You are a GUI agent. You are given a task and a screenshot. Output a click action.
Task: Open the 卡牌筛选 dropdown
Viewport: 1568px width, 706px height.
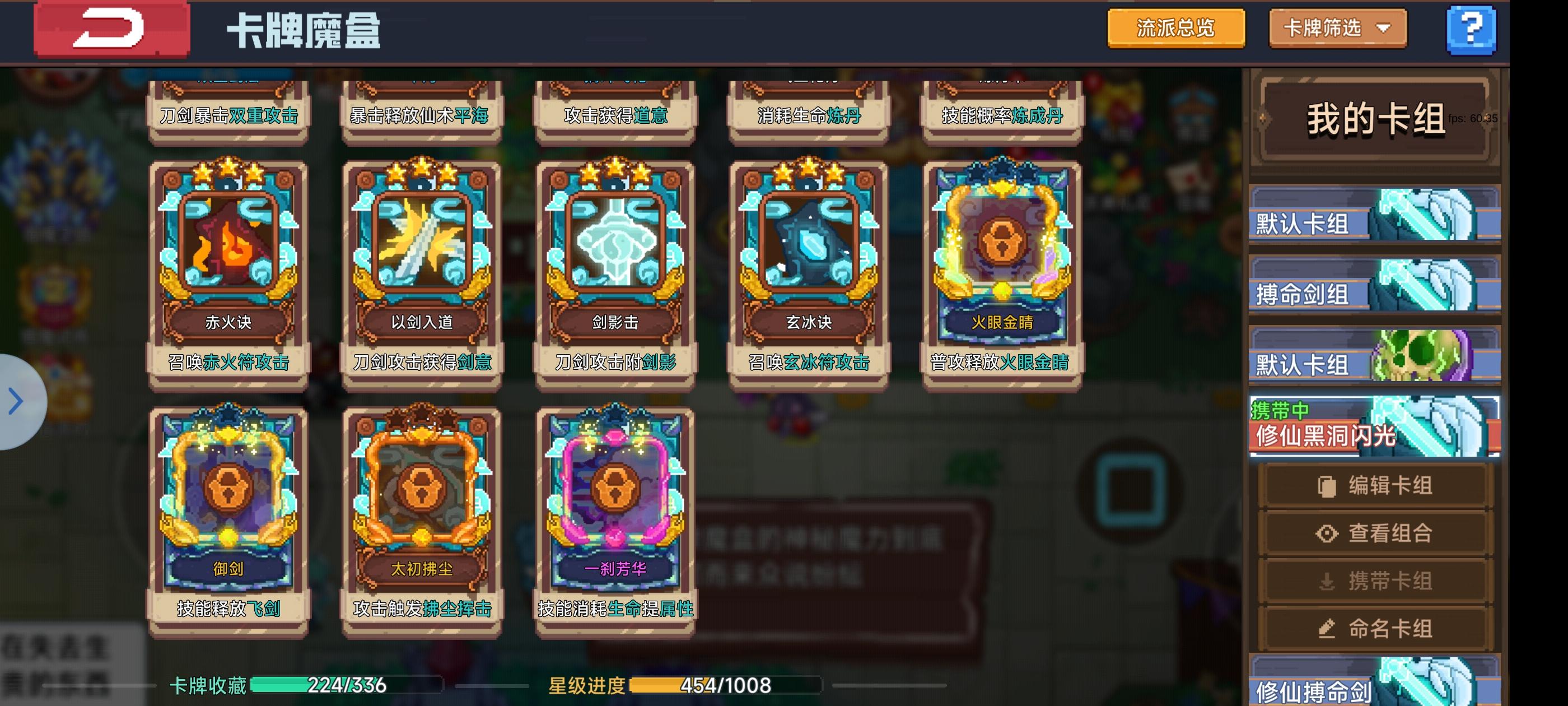pos(1337,27)
